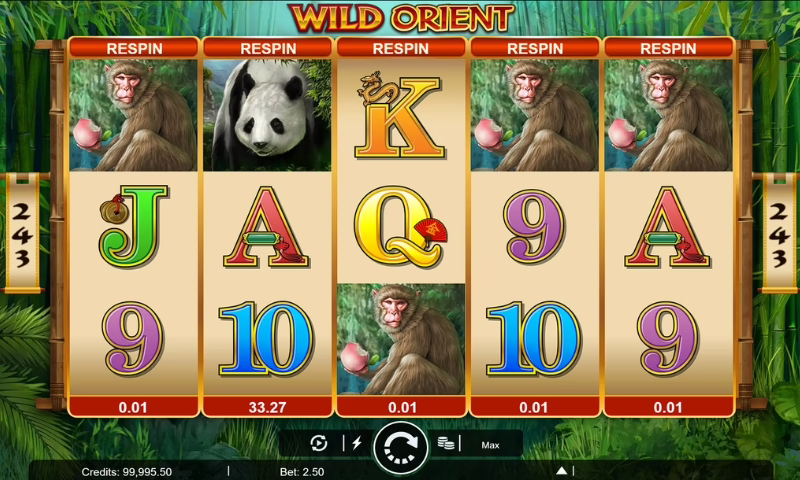
Task: Choose Respin above the fifth reel
Action: point(668,47)
